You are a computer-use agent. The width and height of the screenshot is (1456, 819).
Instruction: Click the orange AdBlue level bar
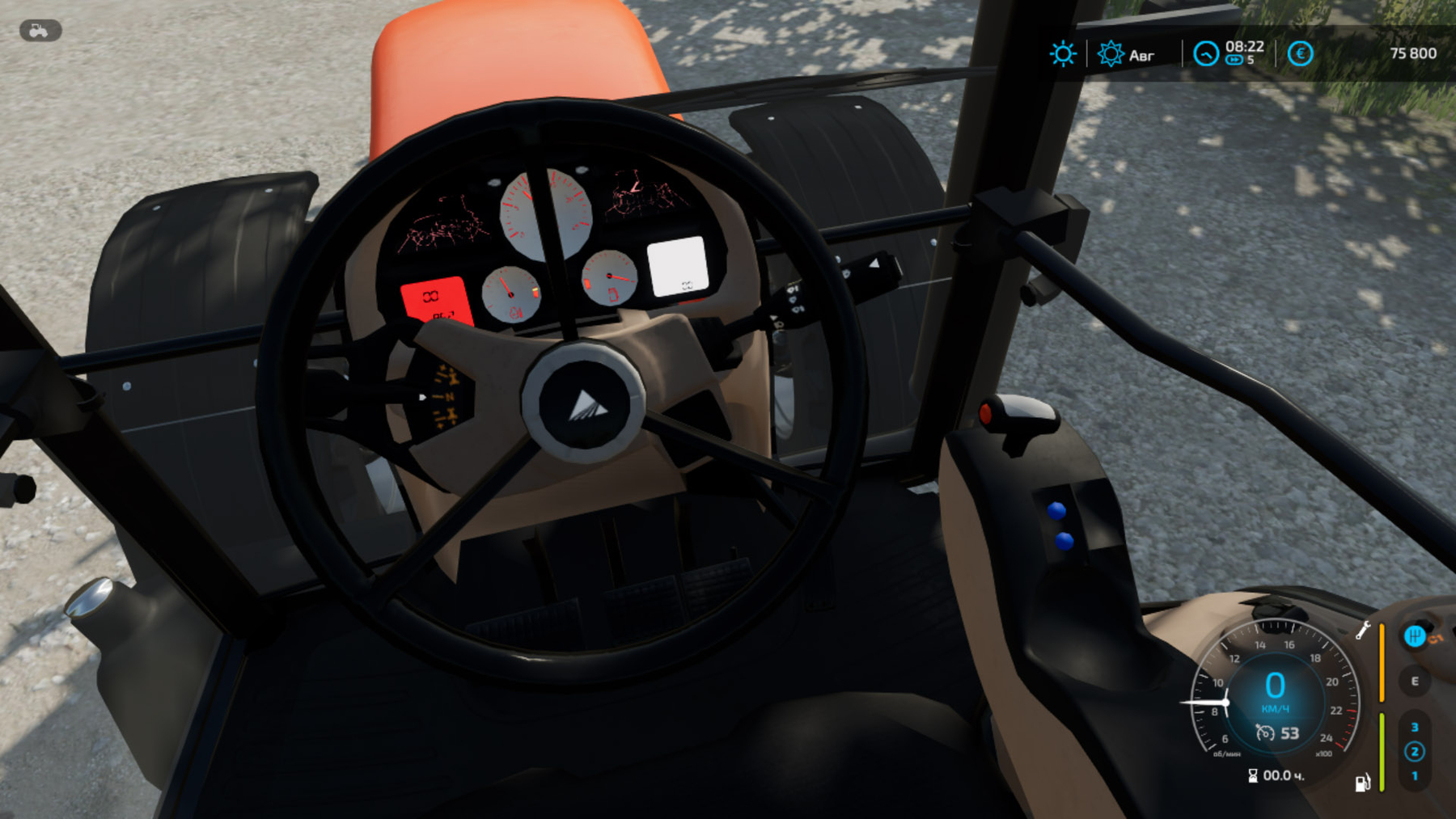(x=1382, y=663)
